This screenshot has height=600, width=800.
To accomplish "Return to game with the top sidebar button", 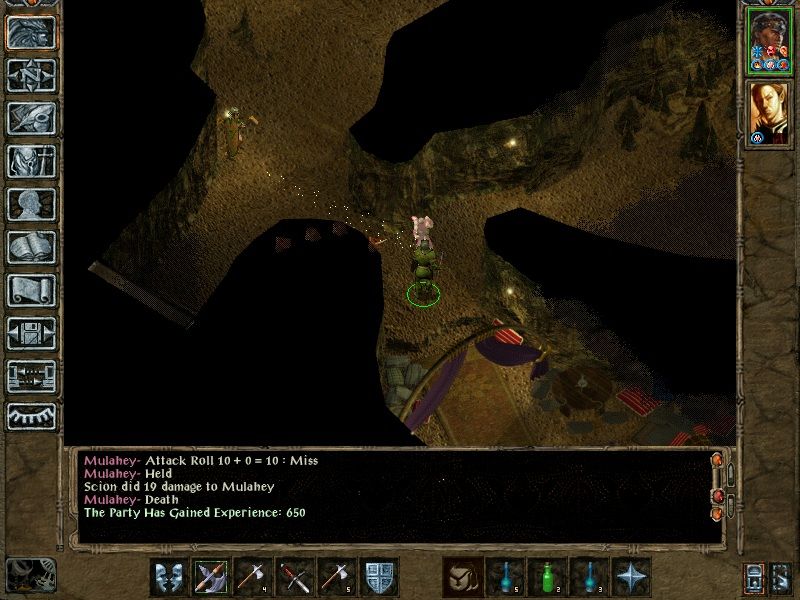I will 30,31.
